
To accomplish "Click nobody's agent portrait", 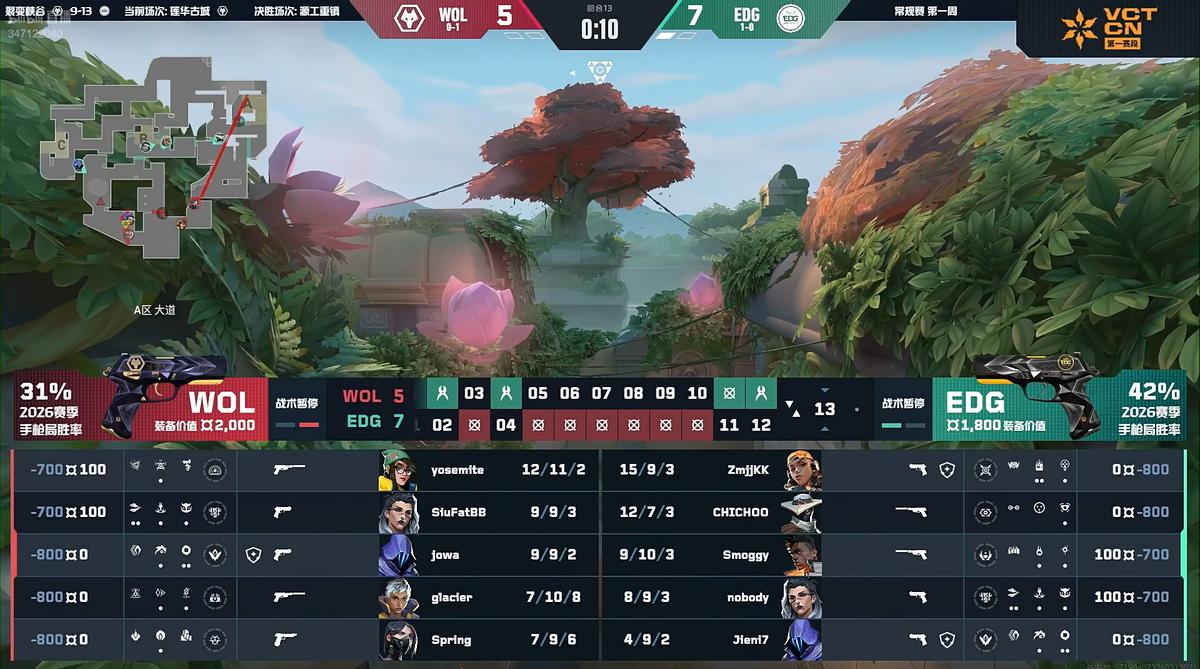I will [802, 598].
